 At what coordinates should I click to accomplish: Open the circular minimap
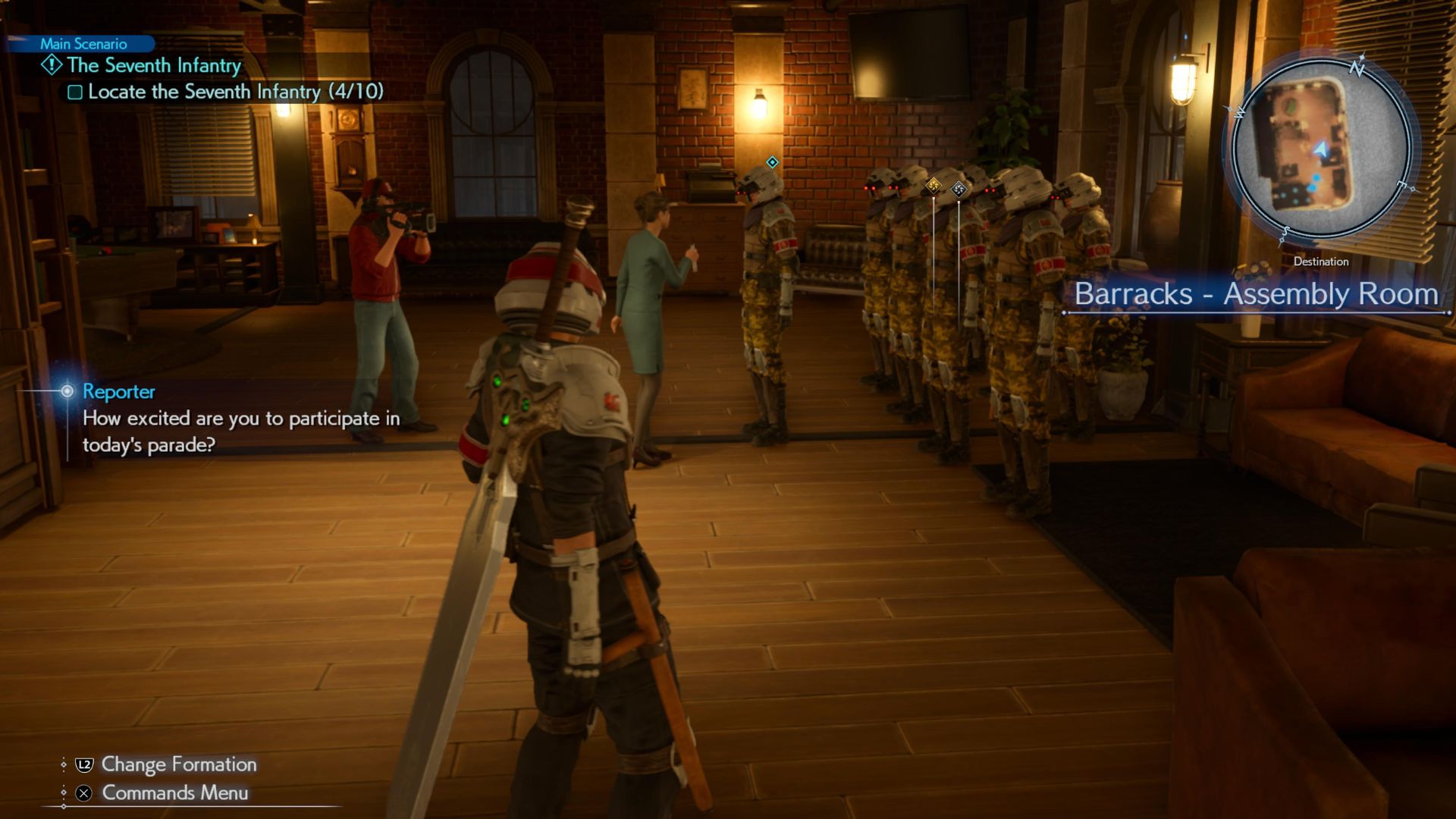1320,147
